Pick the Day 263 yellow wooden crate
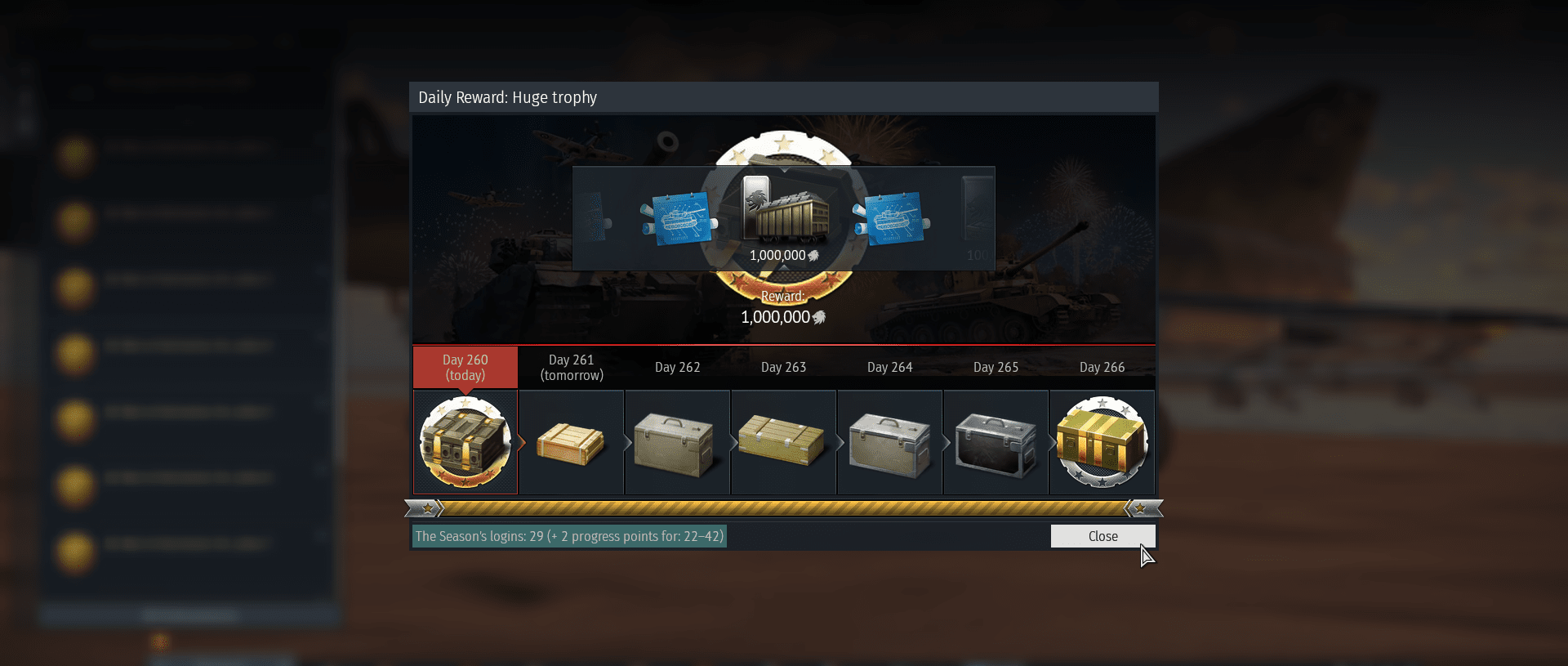 pos(782,441)
